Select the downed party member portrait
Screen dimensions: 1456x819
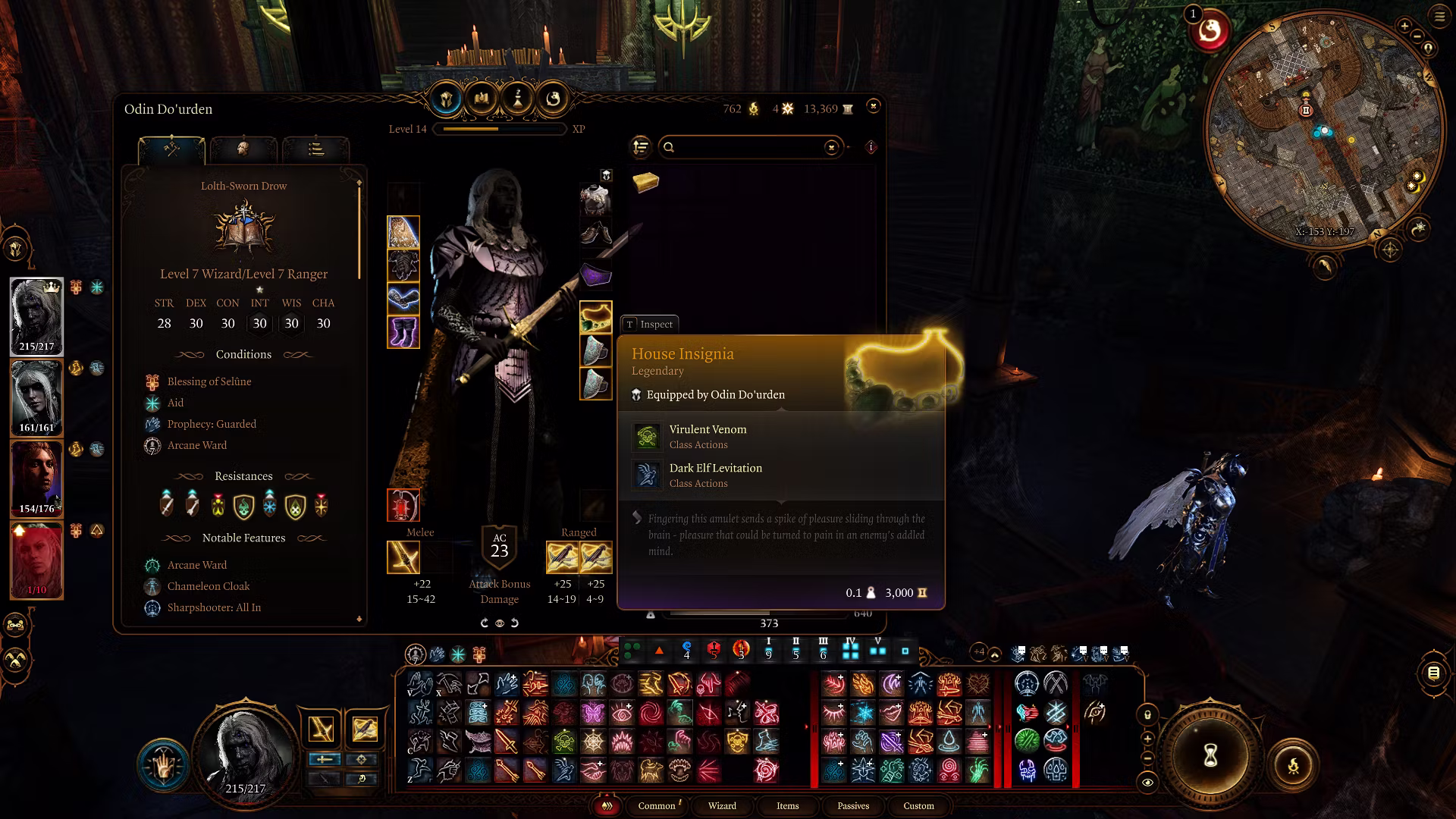[x=36, y=560]
